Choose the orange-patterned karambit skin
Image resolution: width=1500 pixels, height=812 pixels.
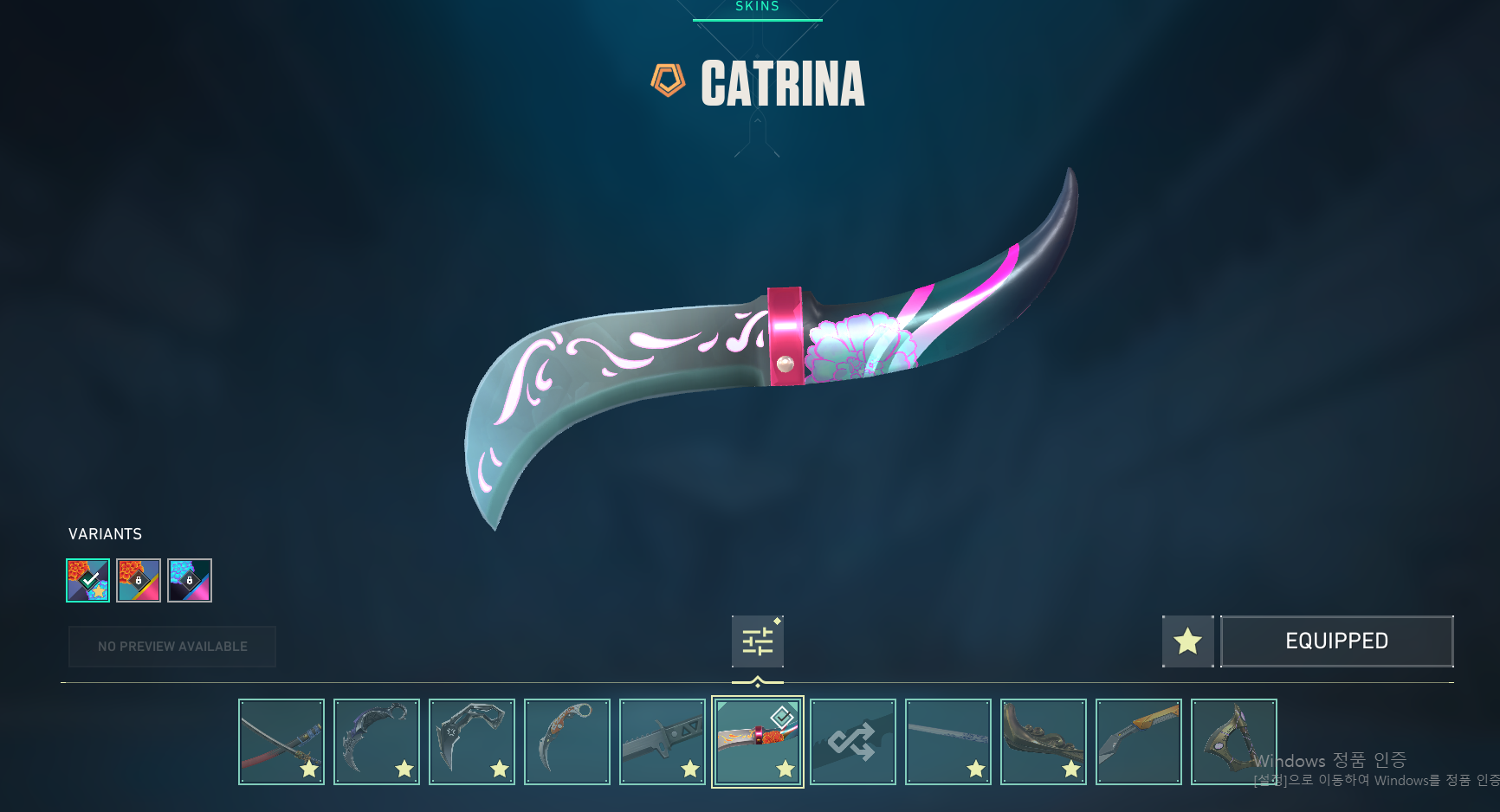point(567,742)
